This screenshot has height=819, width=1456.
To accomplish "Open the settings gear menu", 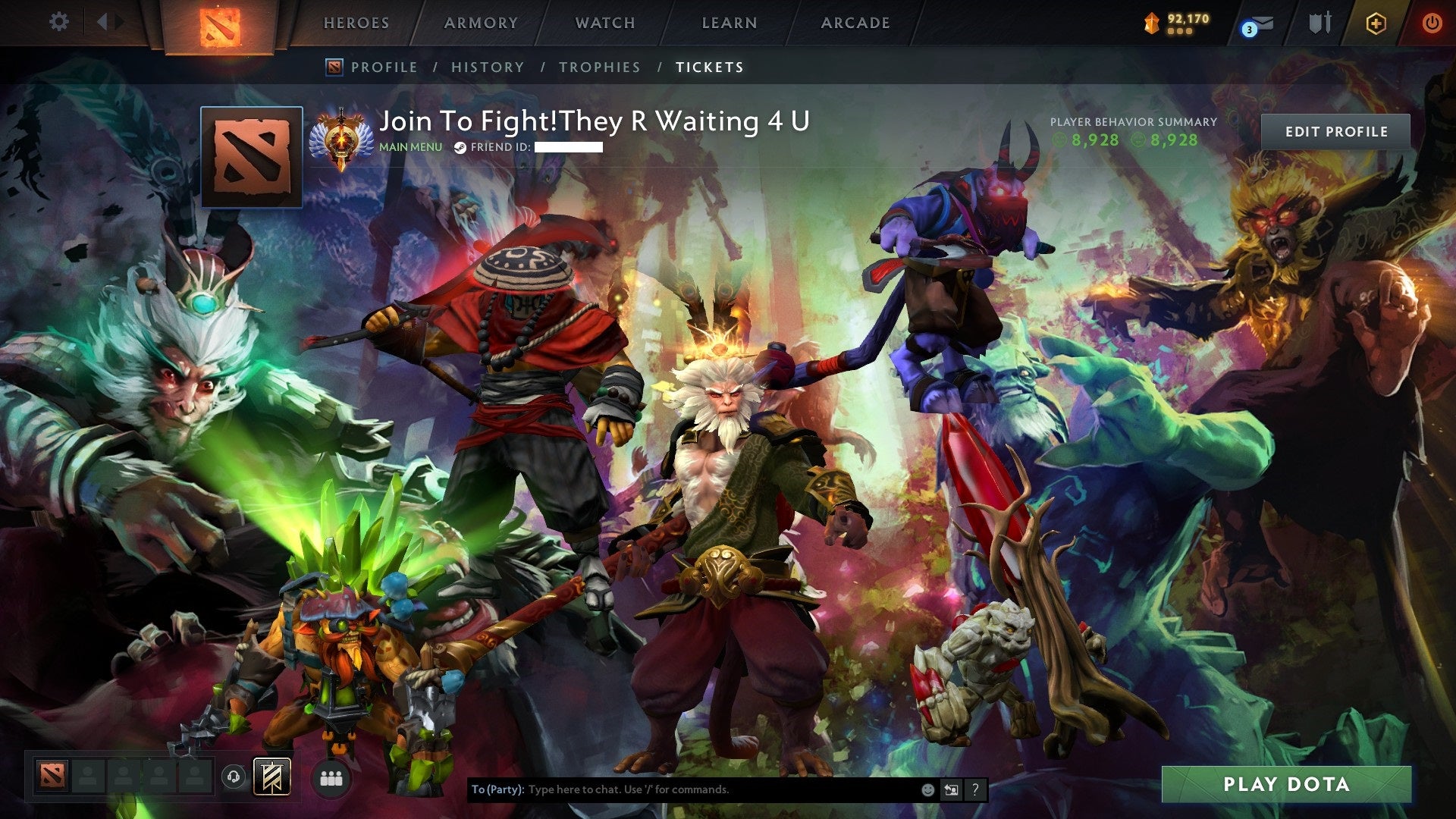I will [x=58, y=22].
